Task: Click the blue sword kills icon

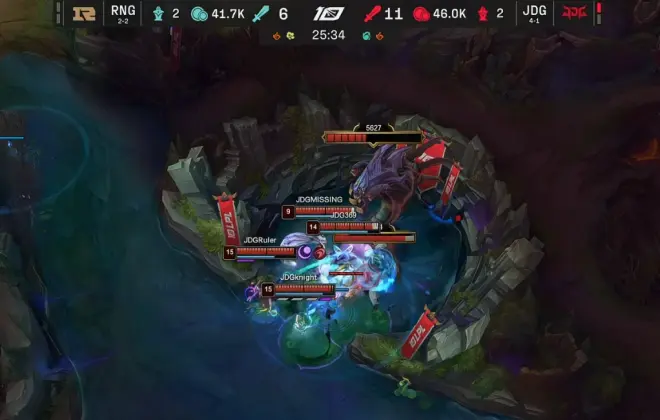Action: pyautogui.click(x=262, y=14)
